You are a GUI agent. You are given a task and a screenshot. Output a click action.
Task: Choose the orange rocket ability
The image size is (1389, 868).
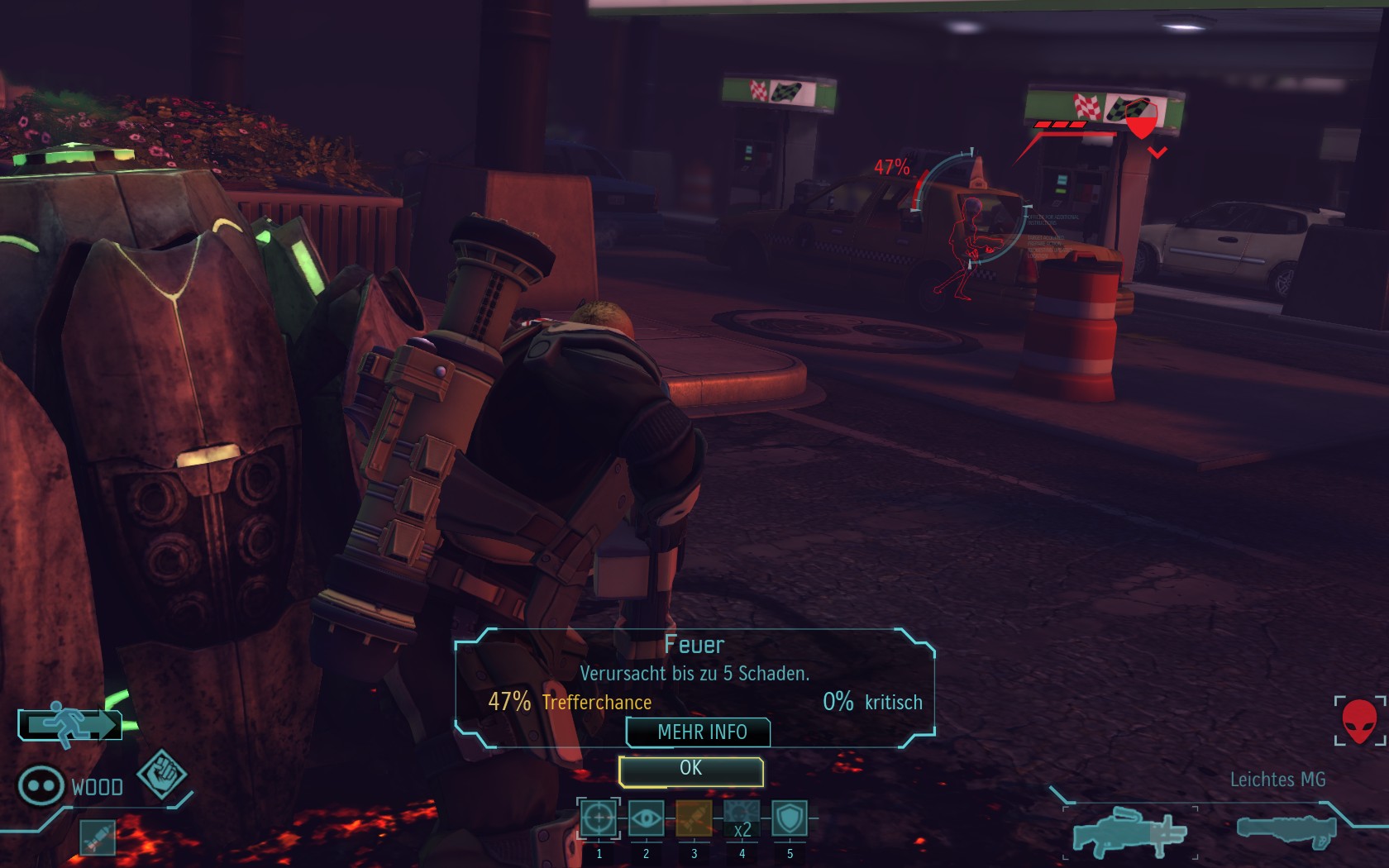pos(694,819)
